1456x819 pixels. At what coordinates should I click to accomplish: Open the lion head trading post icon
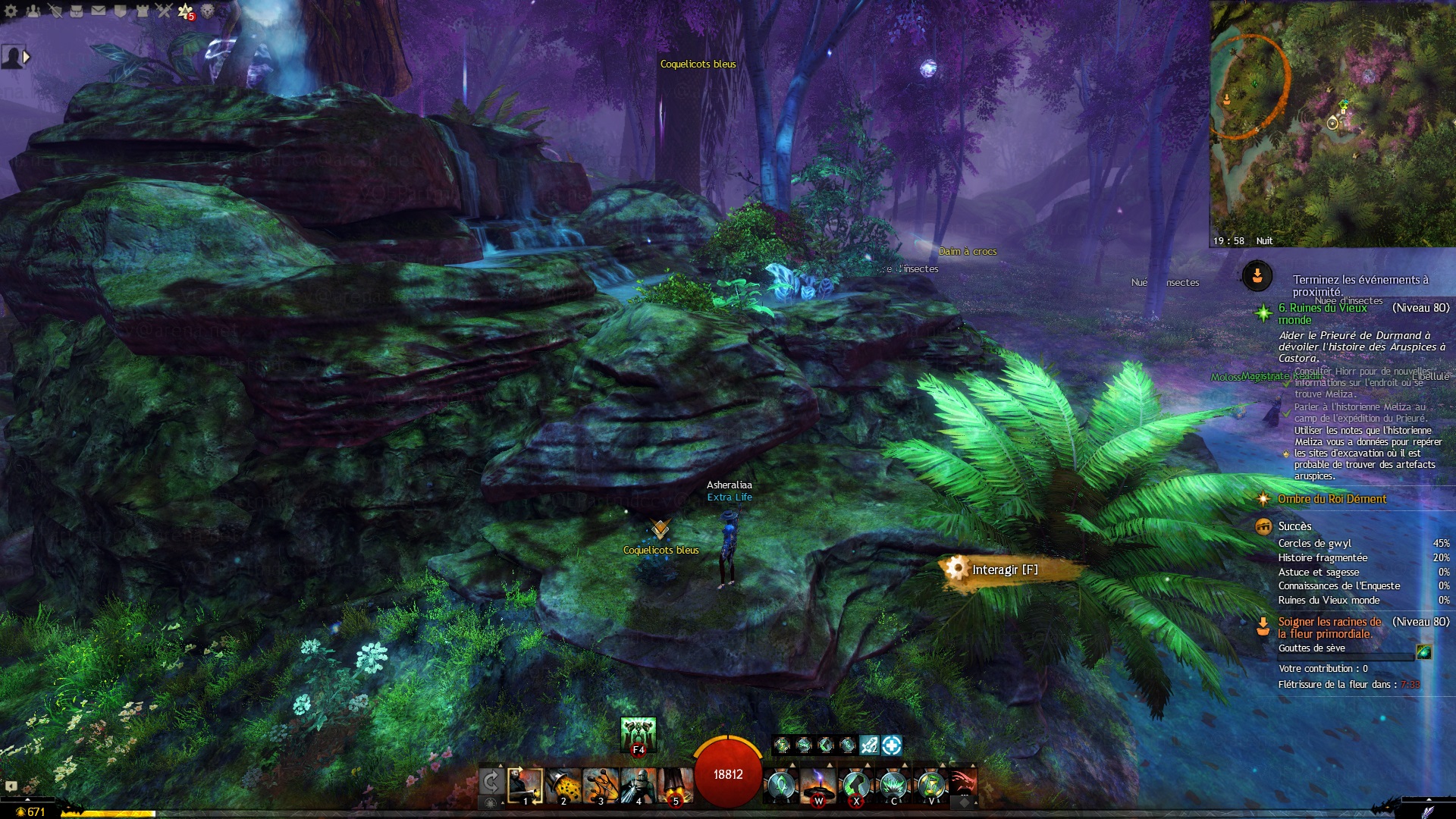[x=208, y=11]
